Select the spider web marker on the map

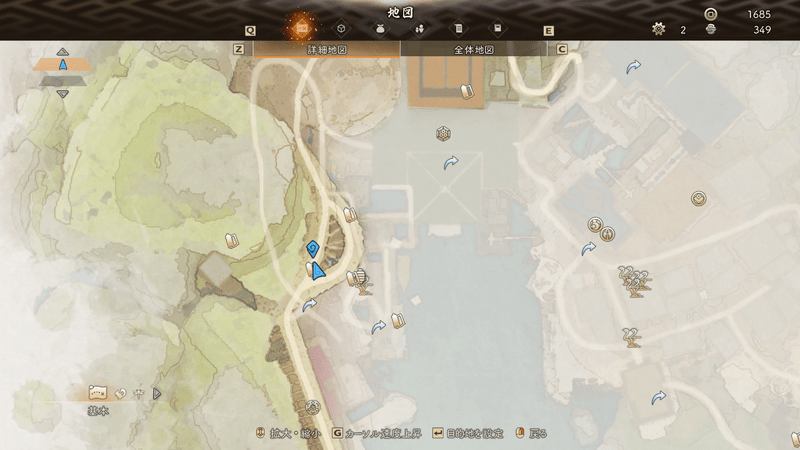443,134
